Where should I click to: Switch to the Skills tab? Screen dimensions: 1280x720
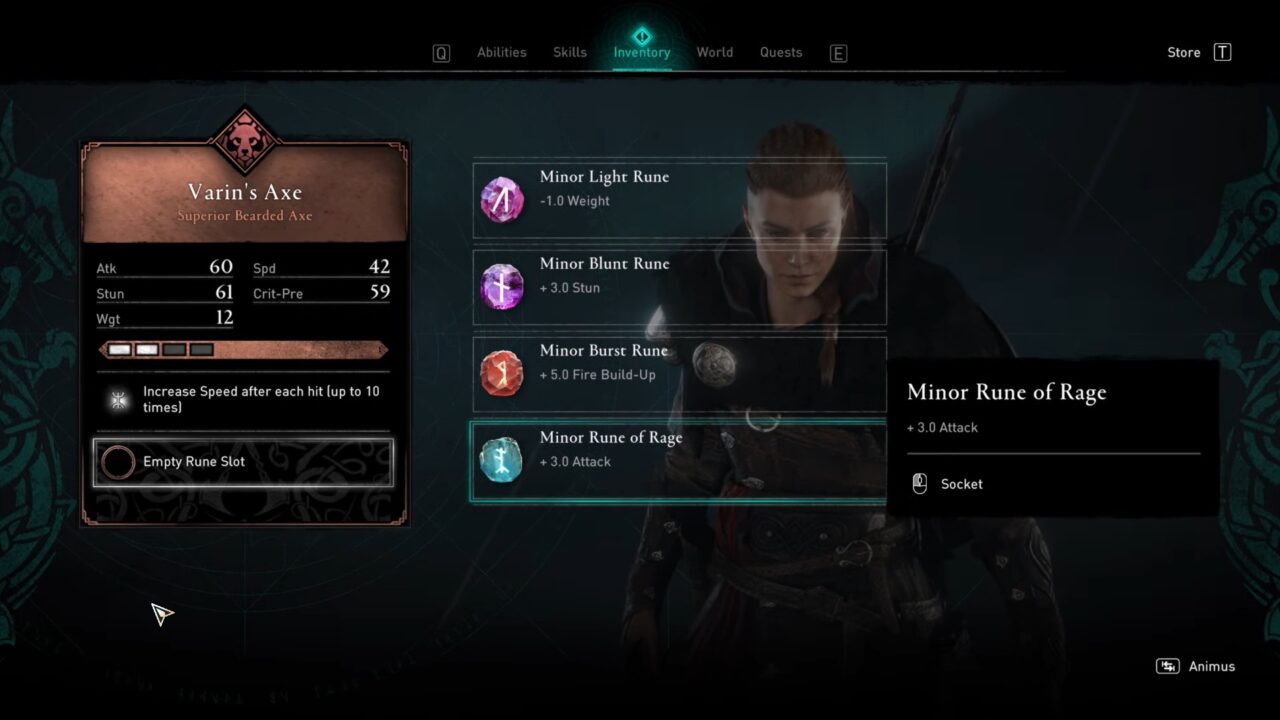(569, 52)
